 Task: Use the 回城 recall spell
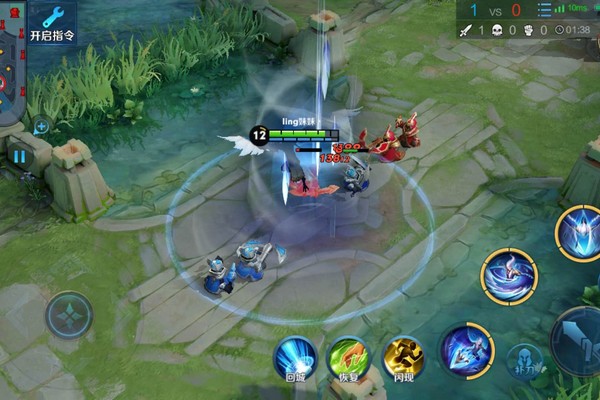tap(295, 359)
